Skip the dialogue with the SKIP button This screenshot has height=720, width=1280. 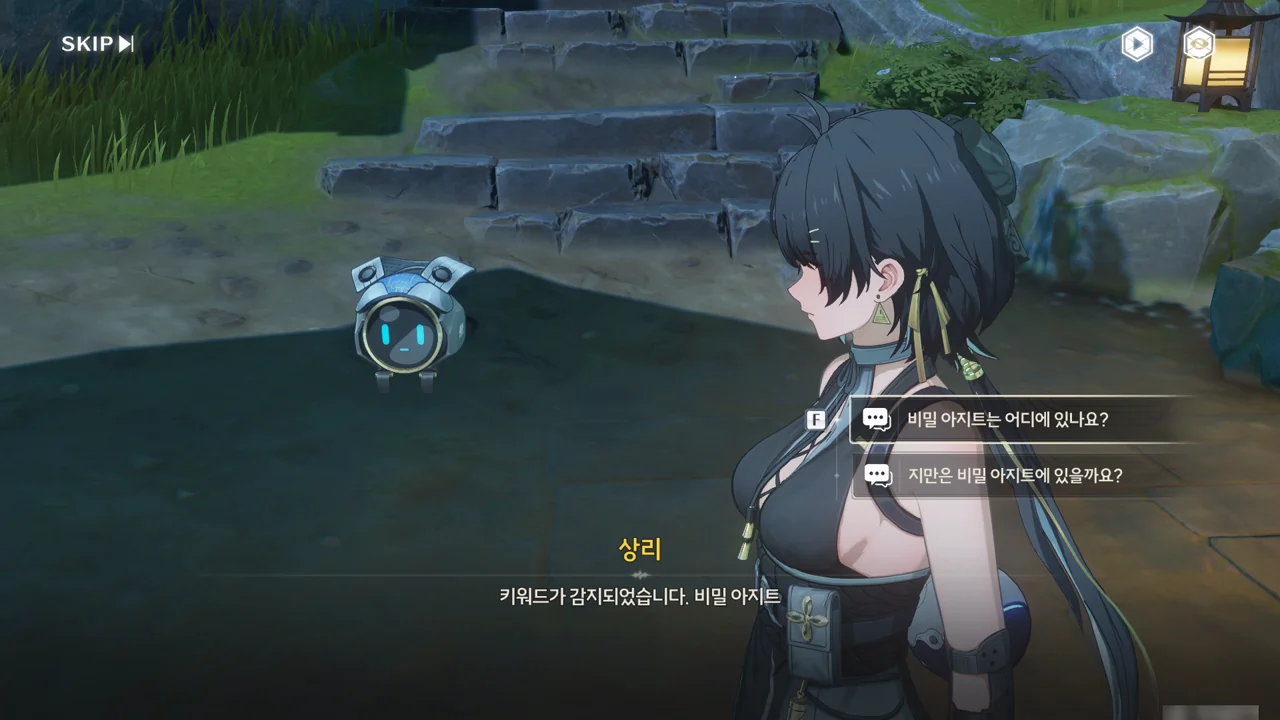(x=97, y=44)
